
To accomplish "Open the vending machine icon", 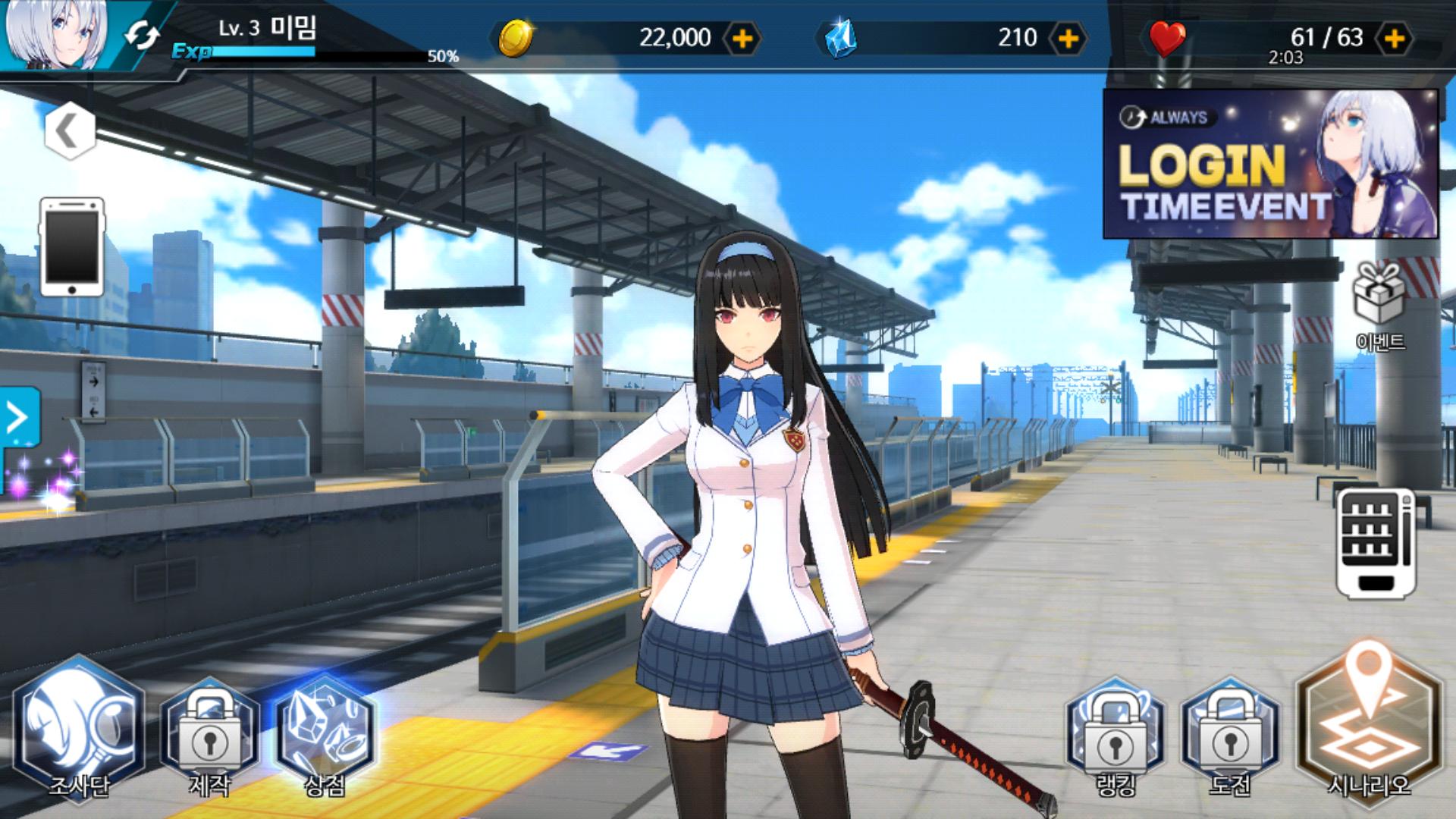I will click(1375, 542).
